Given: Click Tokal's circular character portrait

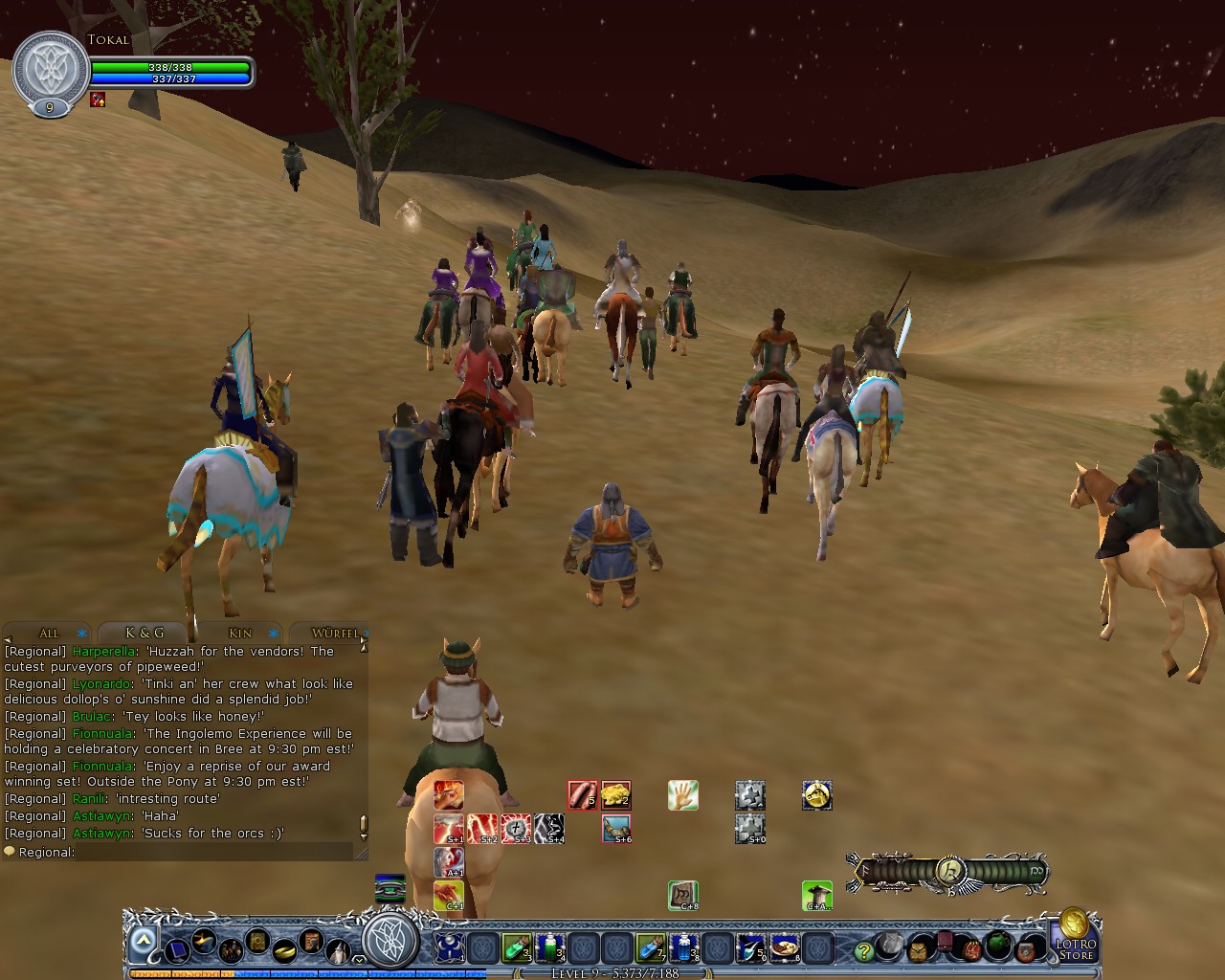Looking at the screenshot, I should [48, 67].
